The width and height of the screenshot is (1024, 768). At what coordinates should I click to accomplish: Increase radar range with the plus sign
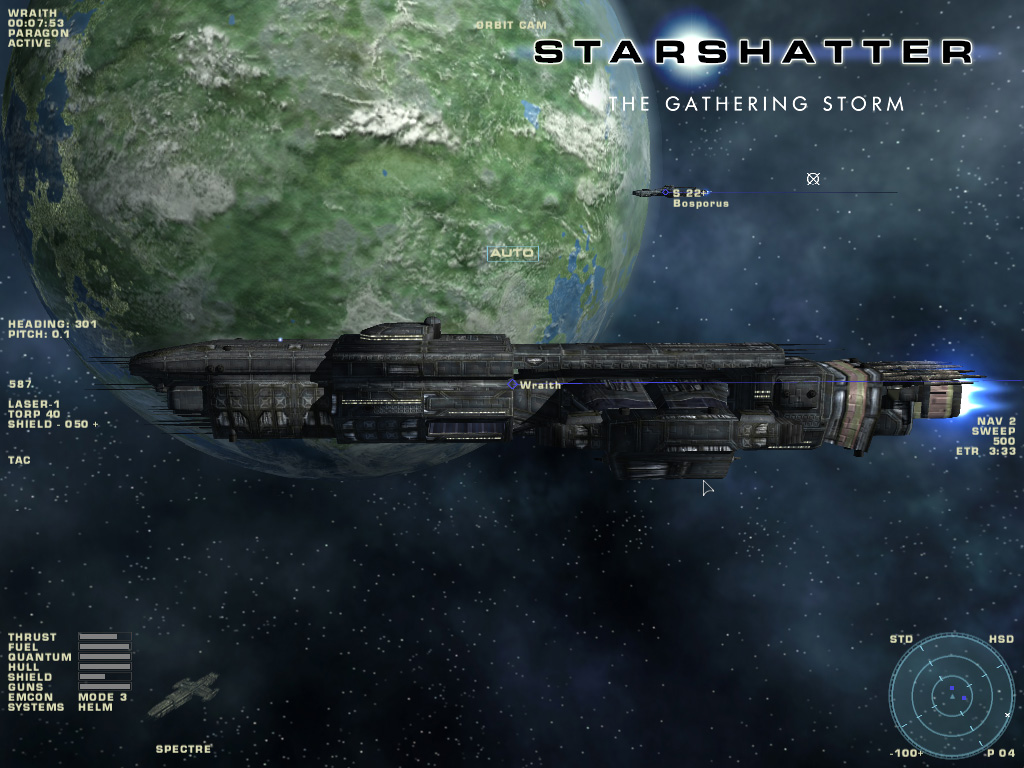click(921, 753)
